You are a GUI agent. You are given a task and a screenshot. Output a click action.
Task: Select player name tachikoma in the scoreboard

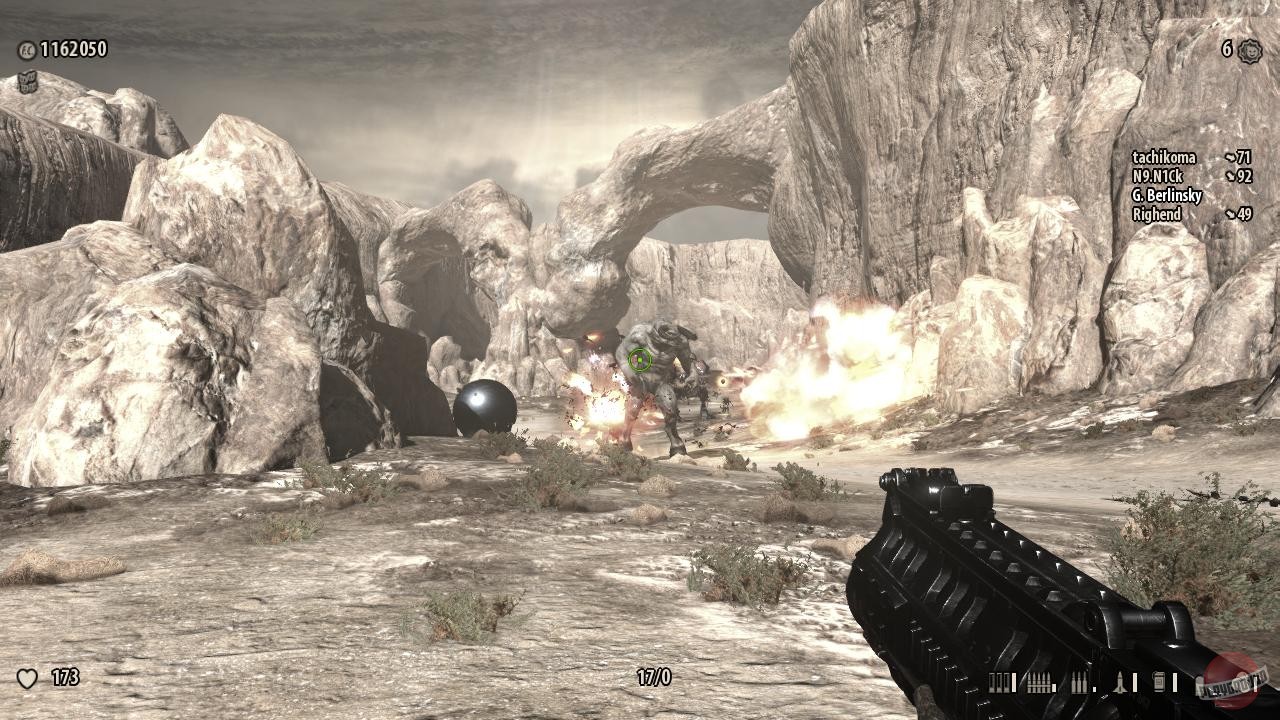tap(1164, 157)
